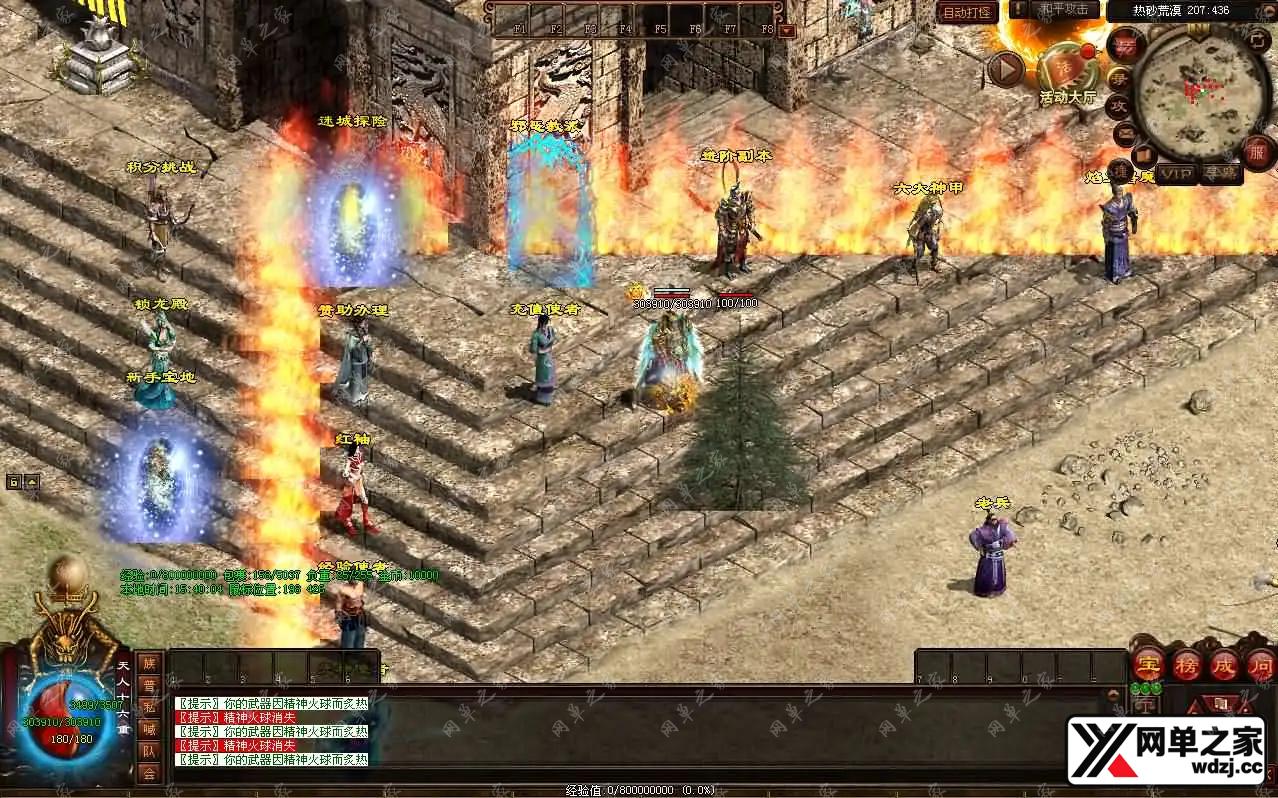1278x798 pixels.
Task: Switch to the 族 chat channel
Action: [x=149, y=664]
